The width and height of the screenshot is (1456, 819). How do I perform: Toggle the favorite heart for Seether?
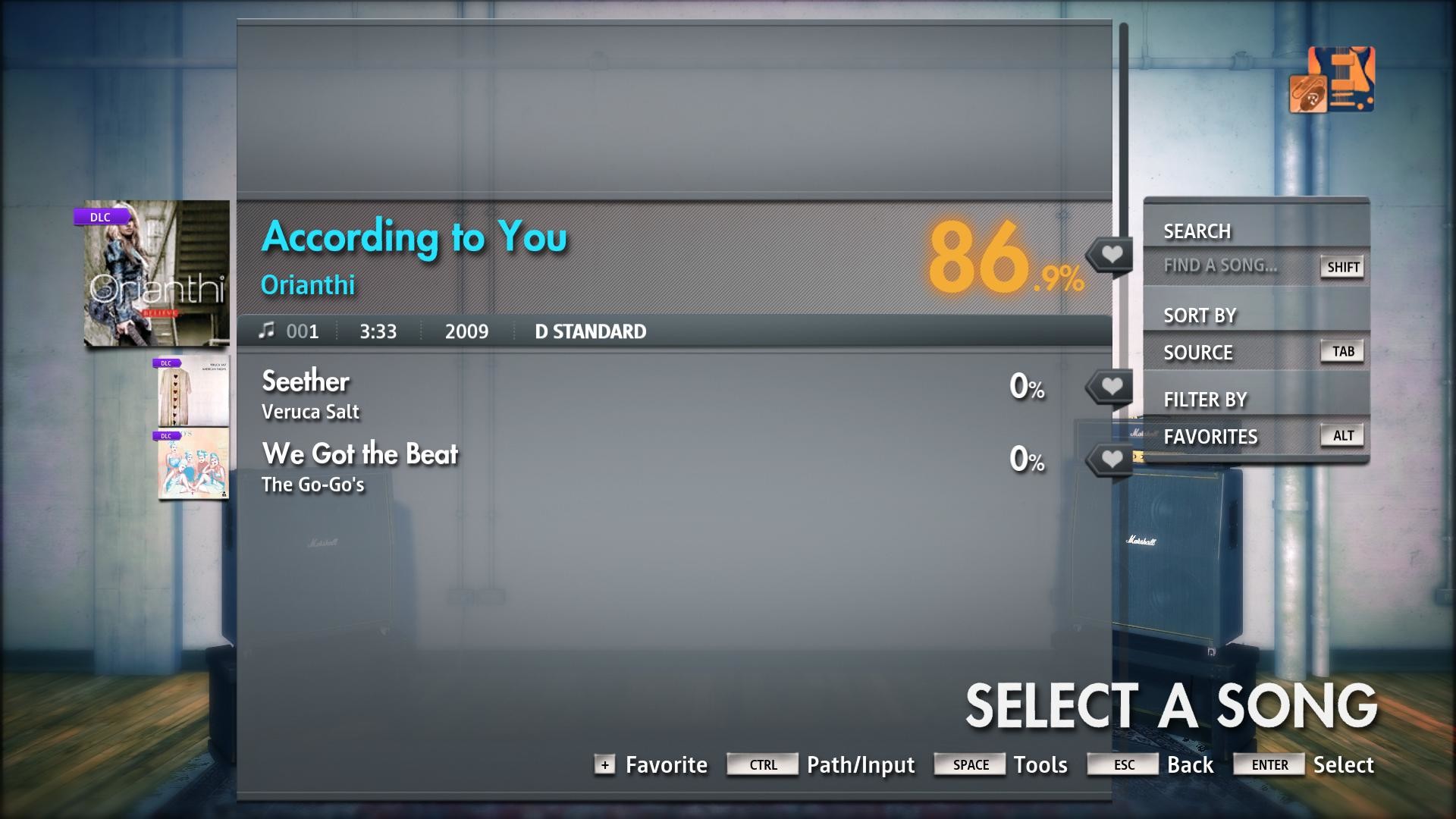[x=1112, y=385]
